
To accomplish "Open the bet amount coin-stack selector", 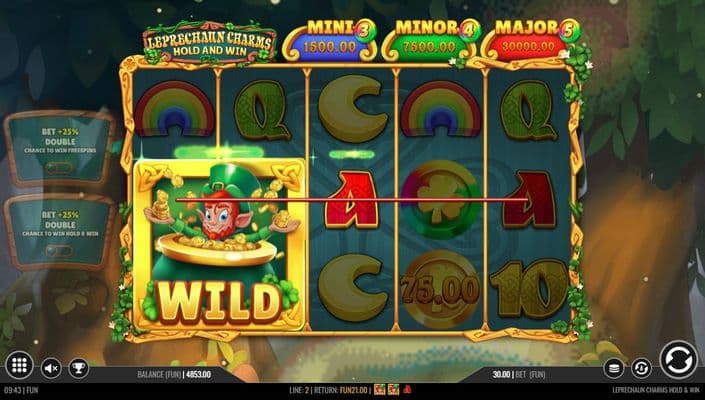I will point(615,368).
